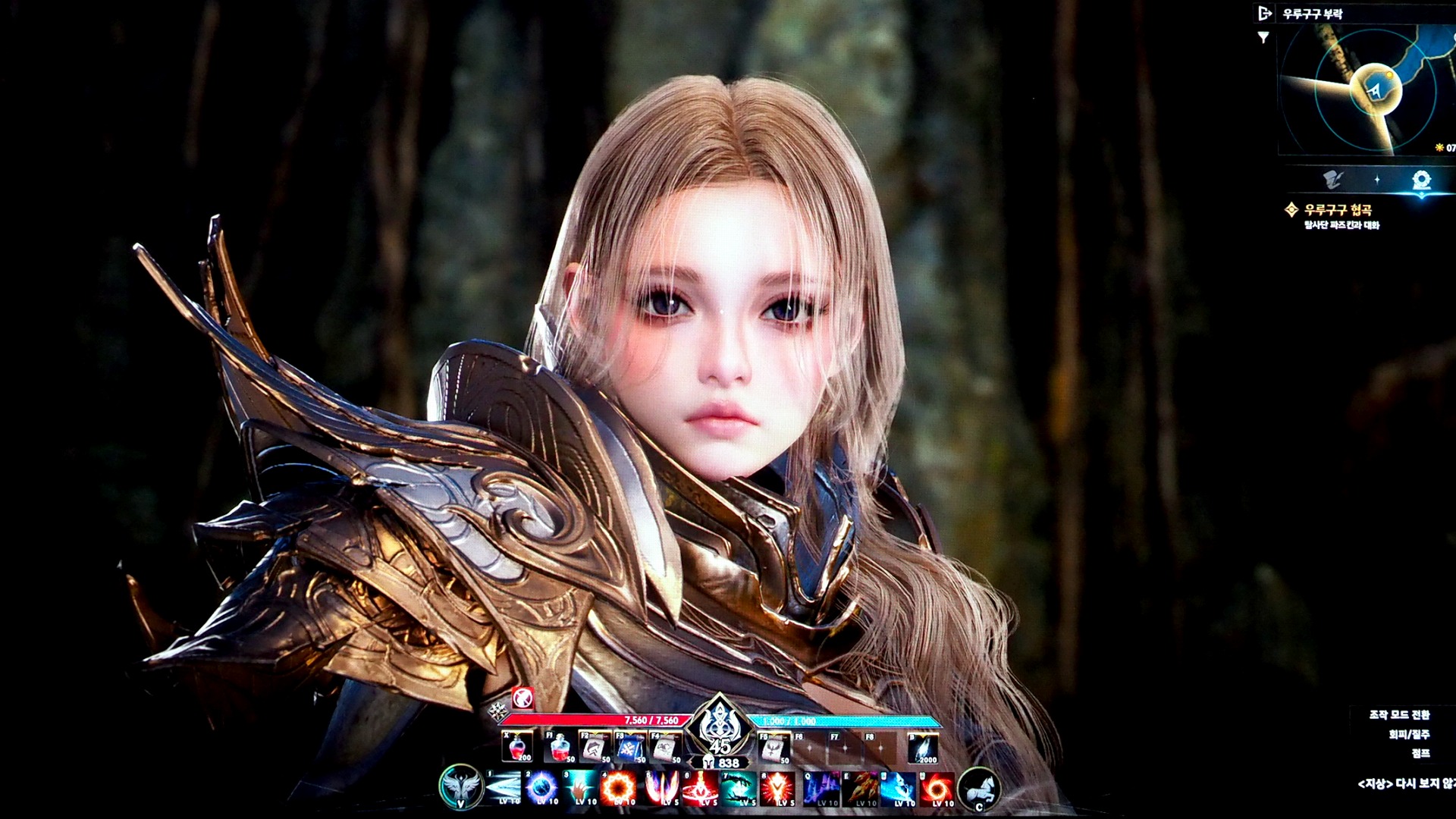
Task: Use the F1 health potion
Action: [x=560, y=748]
